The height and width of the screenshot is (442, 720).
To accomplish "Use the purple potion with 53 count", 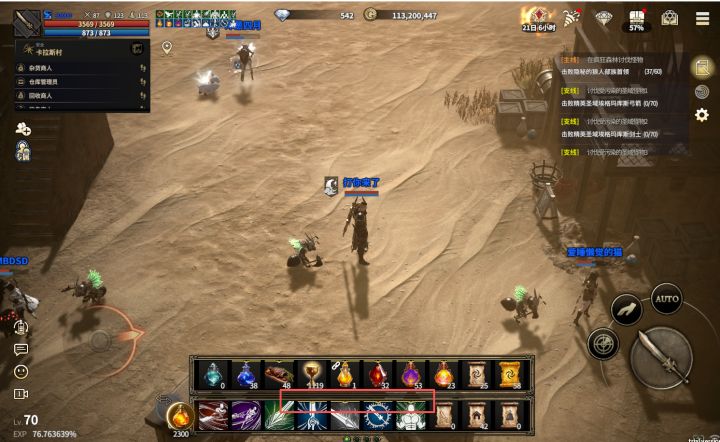I will click(410, 373).
